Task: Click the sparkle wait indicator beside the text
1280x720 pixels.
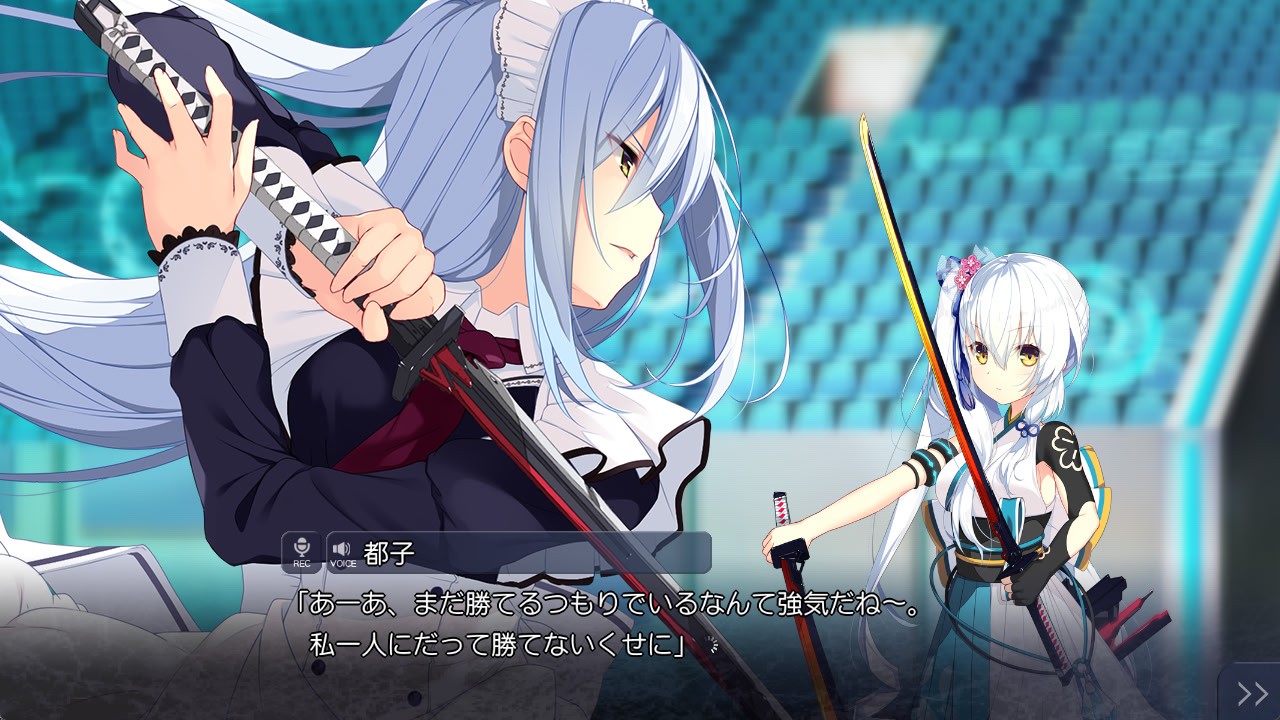Action: click(710, 642)
